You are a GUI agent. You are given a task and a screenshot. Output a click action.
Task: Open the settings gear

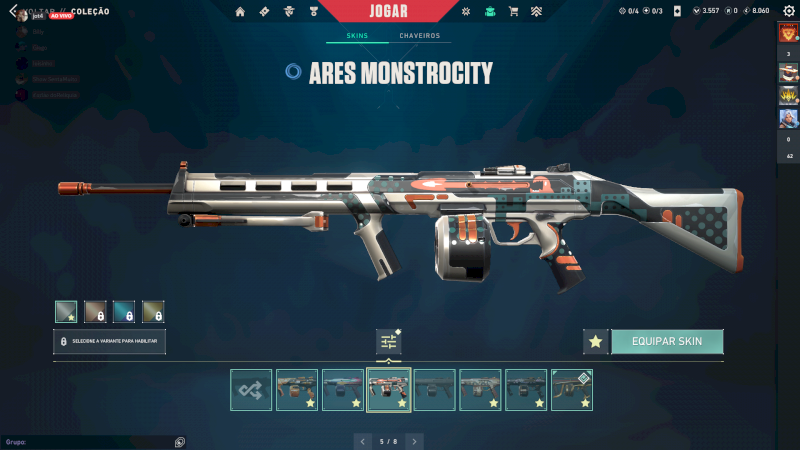[x=787, y=11]
